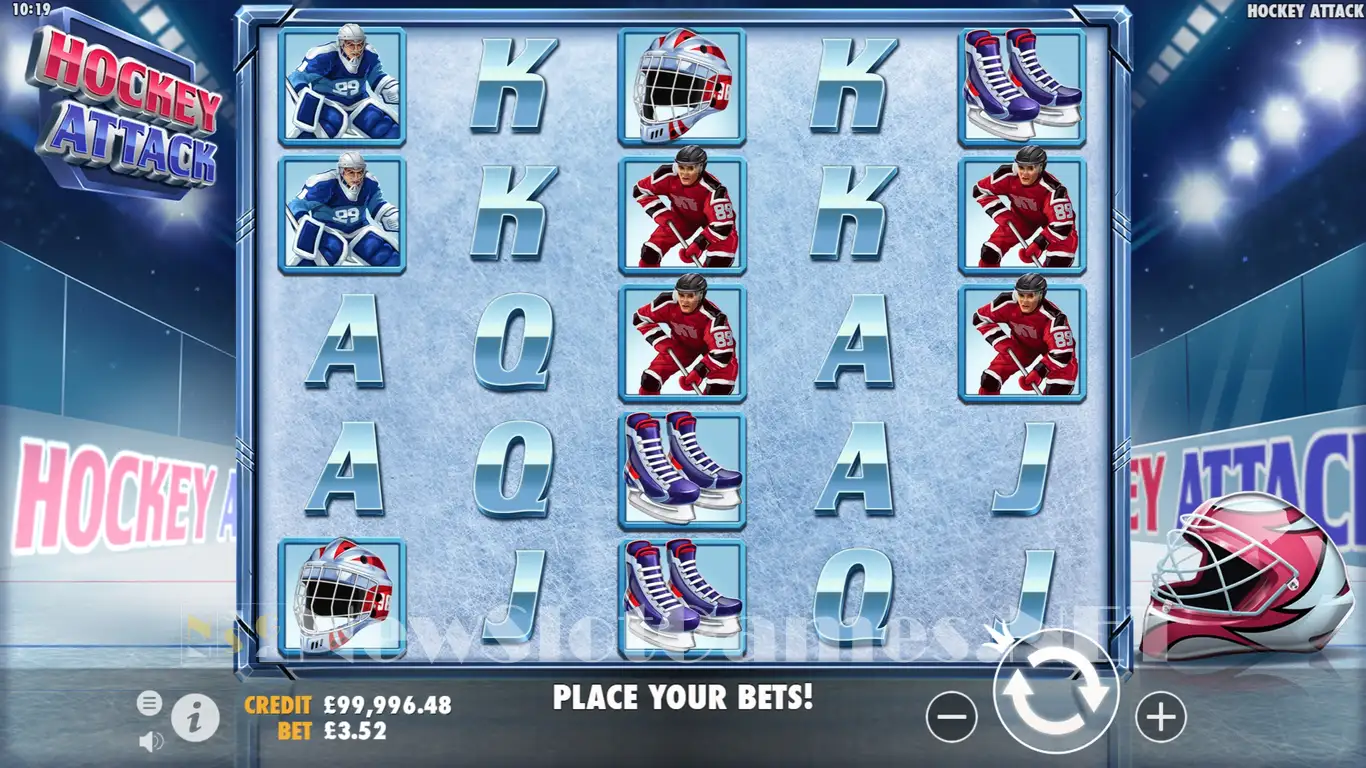
Task: Open the hamburger settings menu
Action: [149, 703]
